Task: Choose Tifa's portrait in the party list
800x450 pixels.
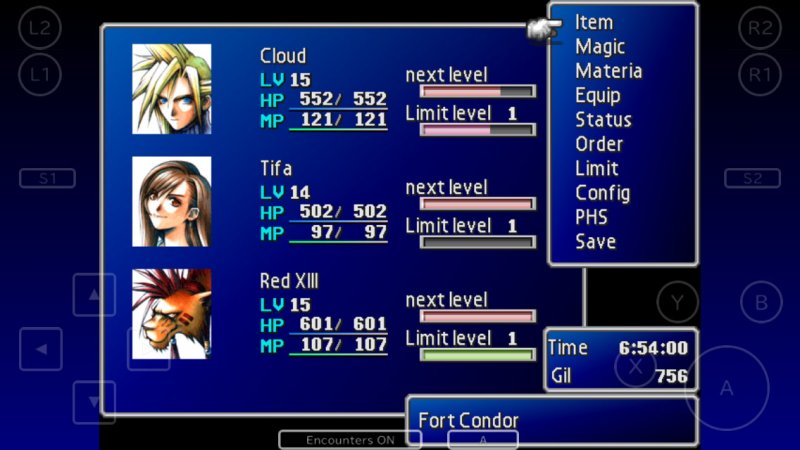Action: 172,201
